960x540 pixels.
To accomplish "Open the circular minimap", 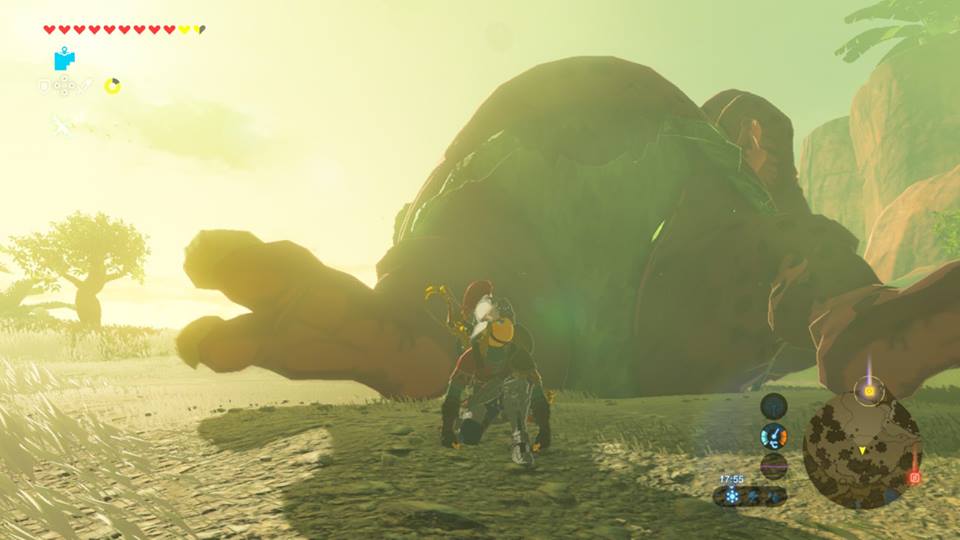I will point(862,450).
